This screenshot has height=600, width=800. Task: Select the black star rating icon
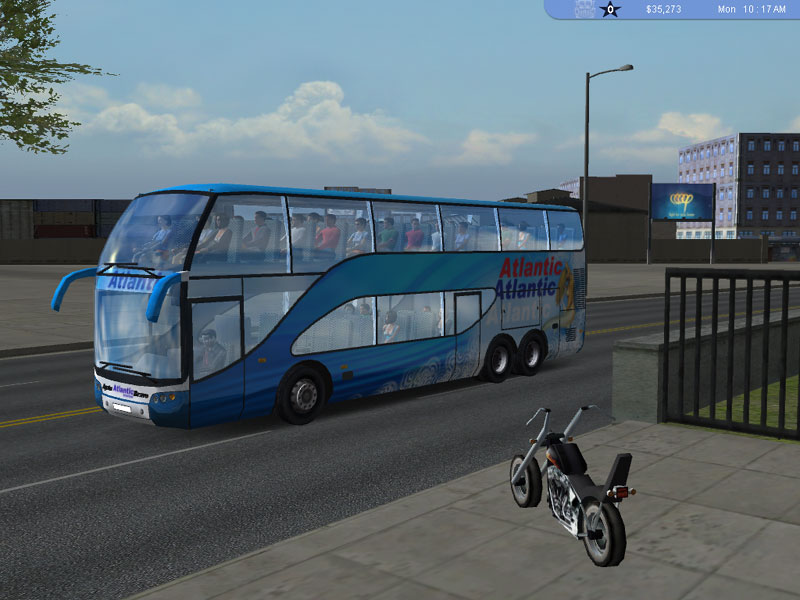pos(610,10)
